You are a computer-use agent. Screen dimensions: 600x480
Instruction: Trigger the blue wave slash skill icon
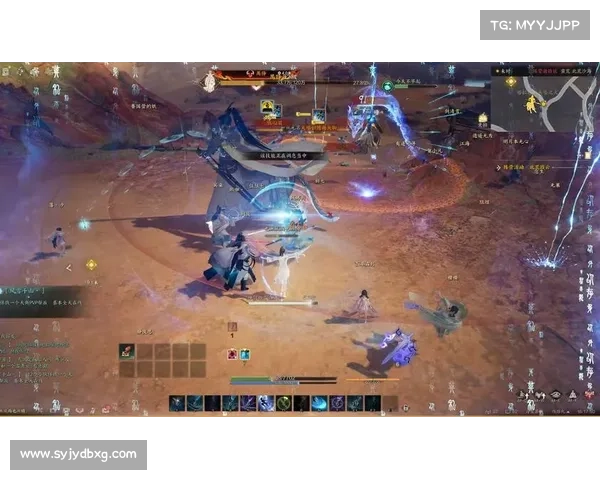[319, 403]
